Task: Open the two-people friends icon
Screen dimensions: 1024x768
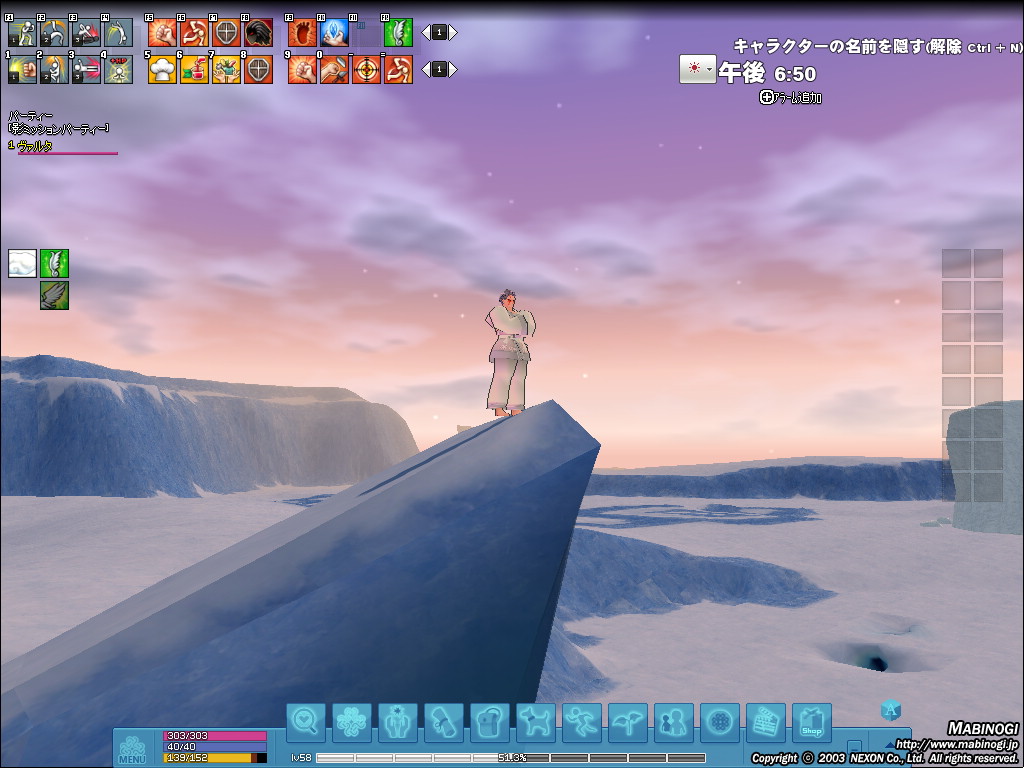Action: [x=674, y=722]
